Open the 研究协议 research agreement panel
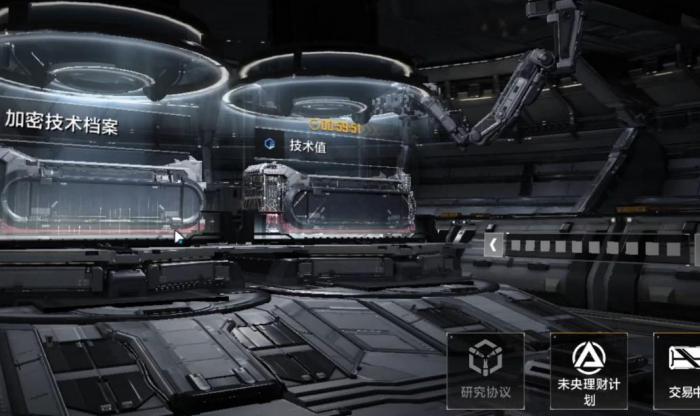 (x=485, y=369)
